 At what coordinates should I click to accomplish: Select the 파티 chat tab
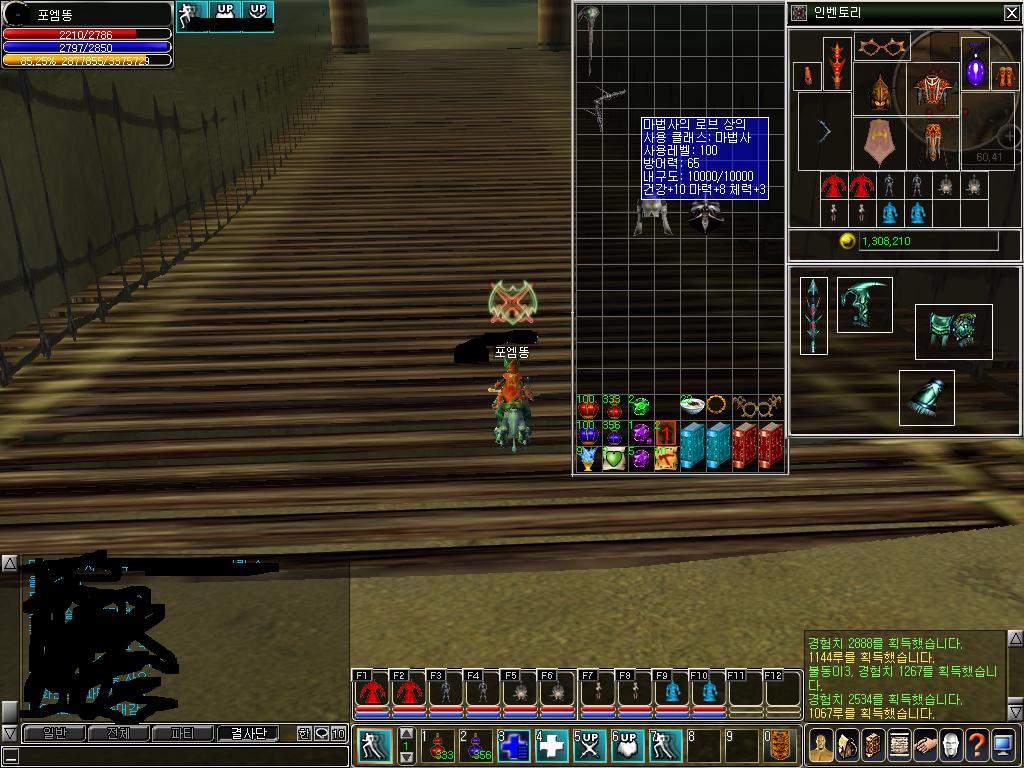point(183,733)
